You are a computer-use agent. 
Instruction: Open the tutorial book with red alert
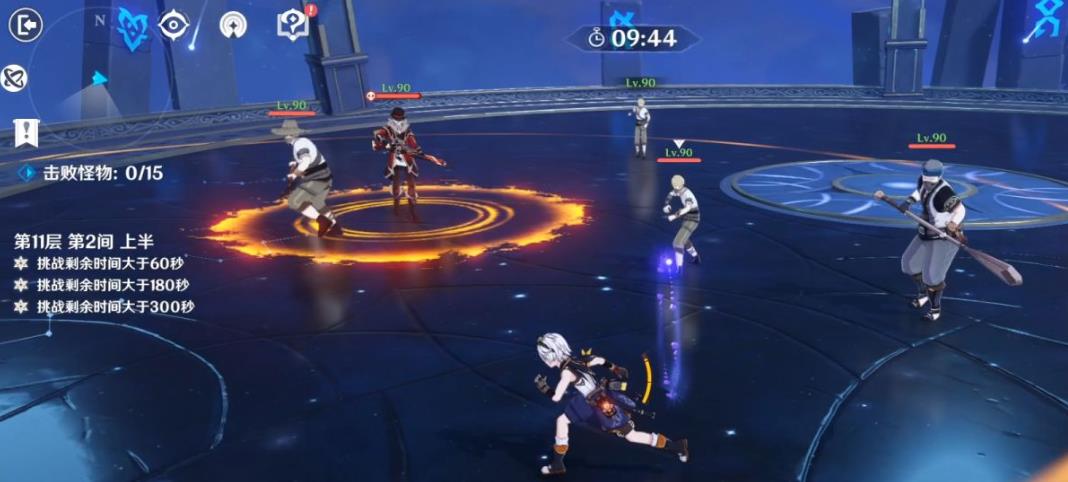pos(291,25)
